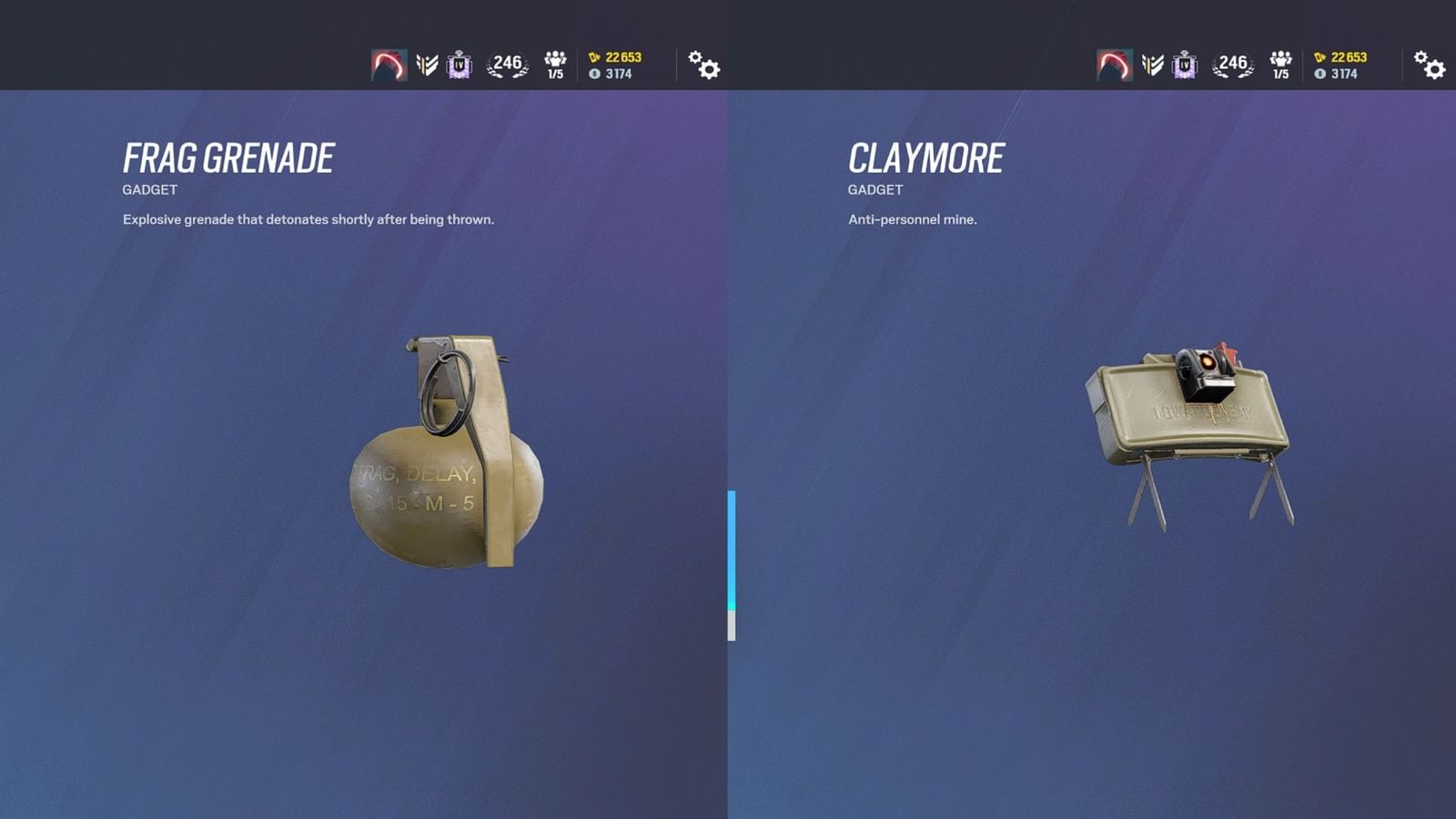Click the blue scrollbar segment

click(731, 546)
